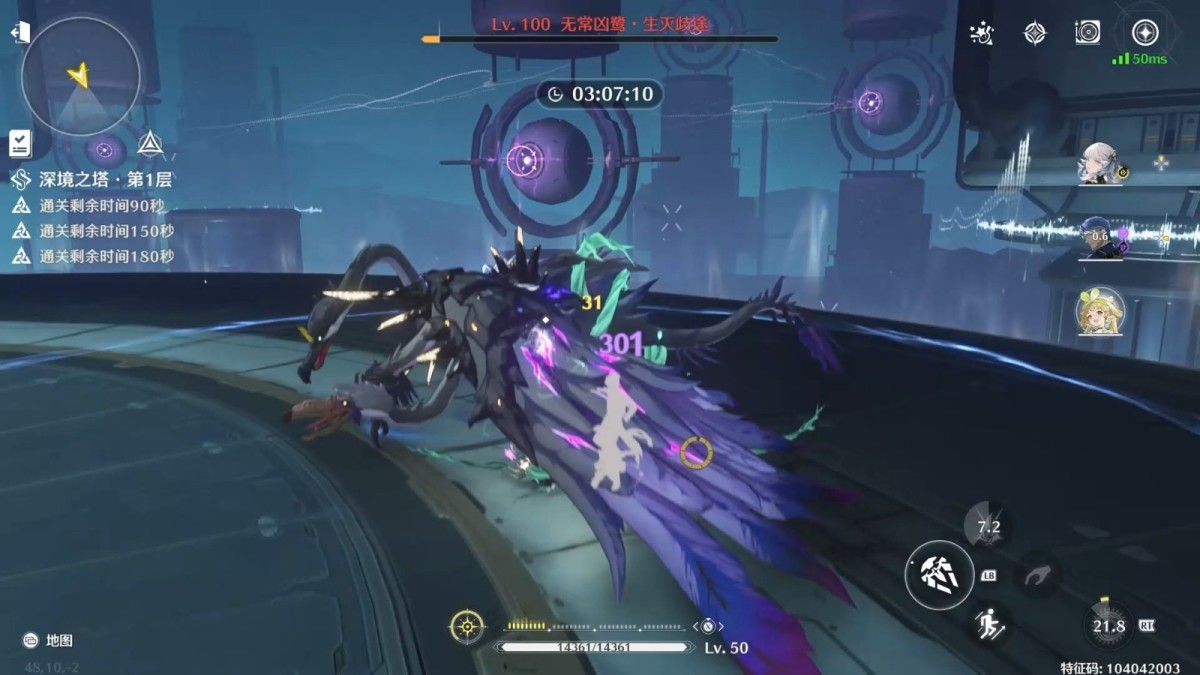Open the quest checklist icon
This screenshot has width=1200, height=675.
point(20,143)
